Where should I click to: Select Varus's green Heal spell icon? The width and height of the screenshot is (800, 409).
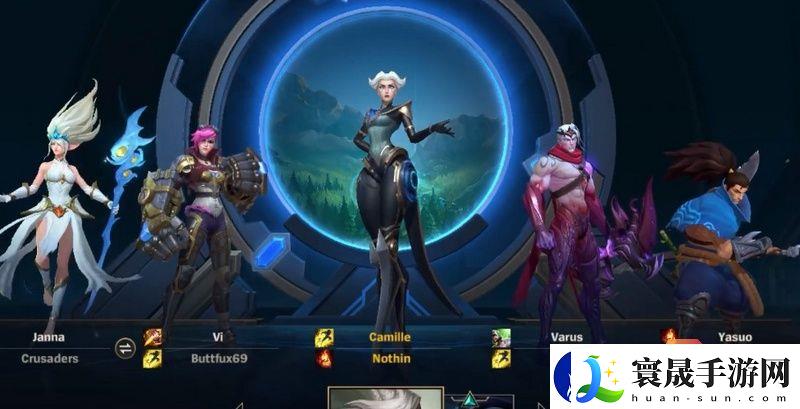(x=501, y=338)
